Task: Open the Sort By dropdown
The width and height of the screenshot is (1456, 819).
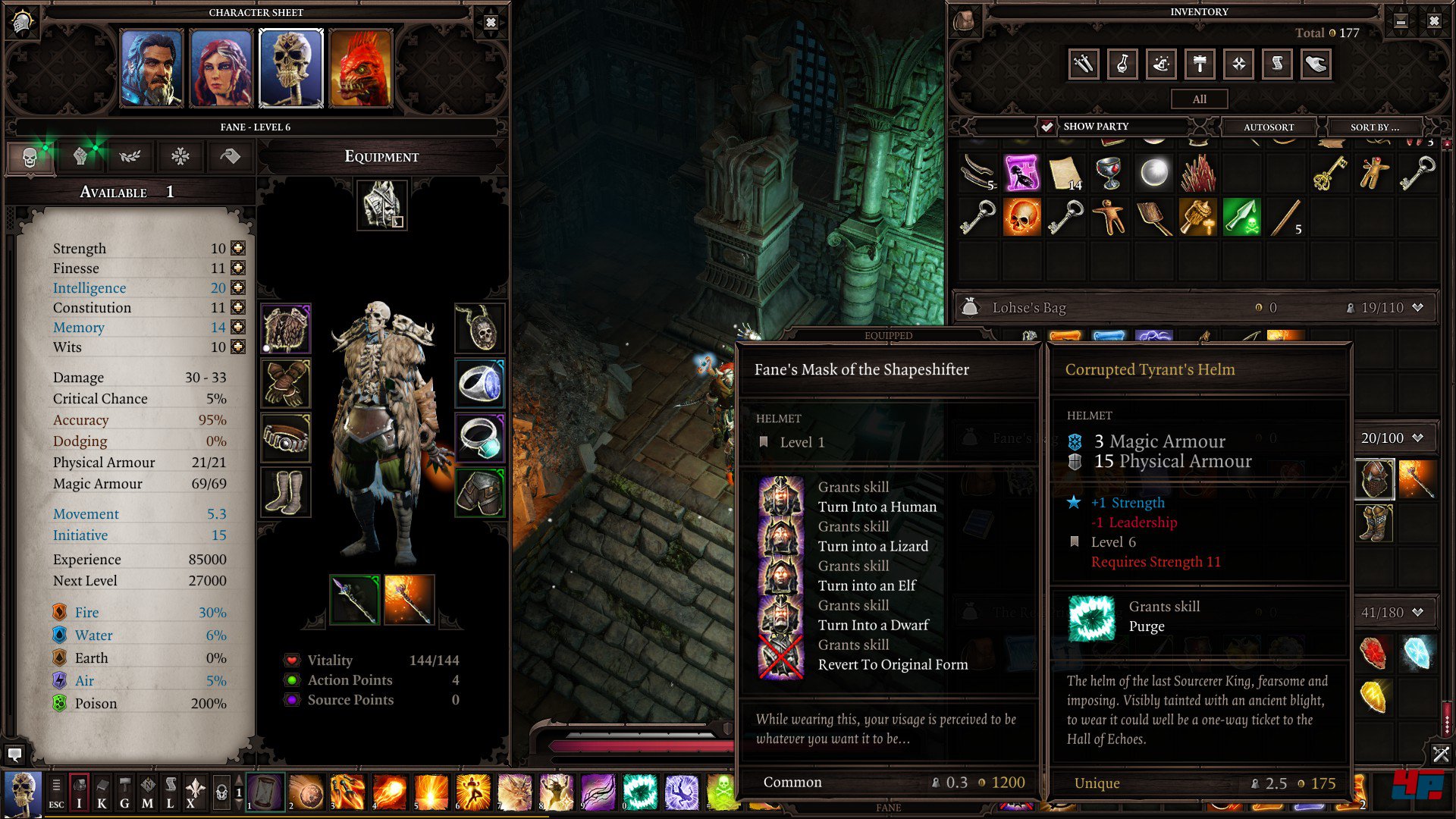Action: tap(1374, 127)
